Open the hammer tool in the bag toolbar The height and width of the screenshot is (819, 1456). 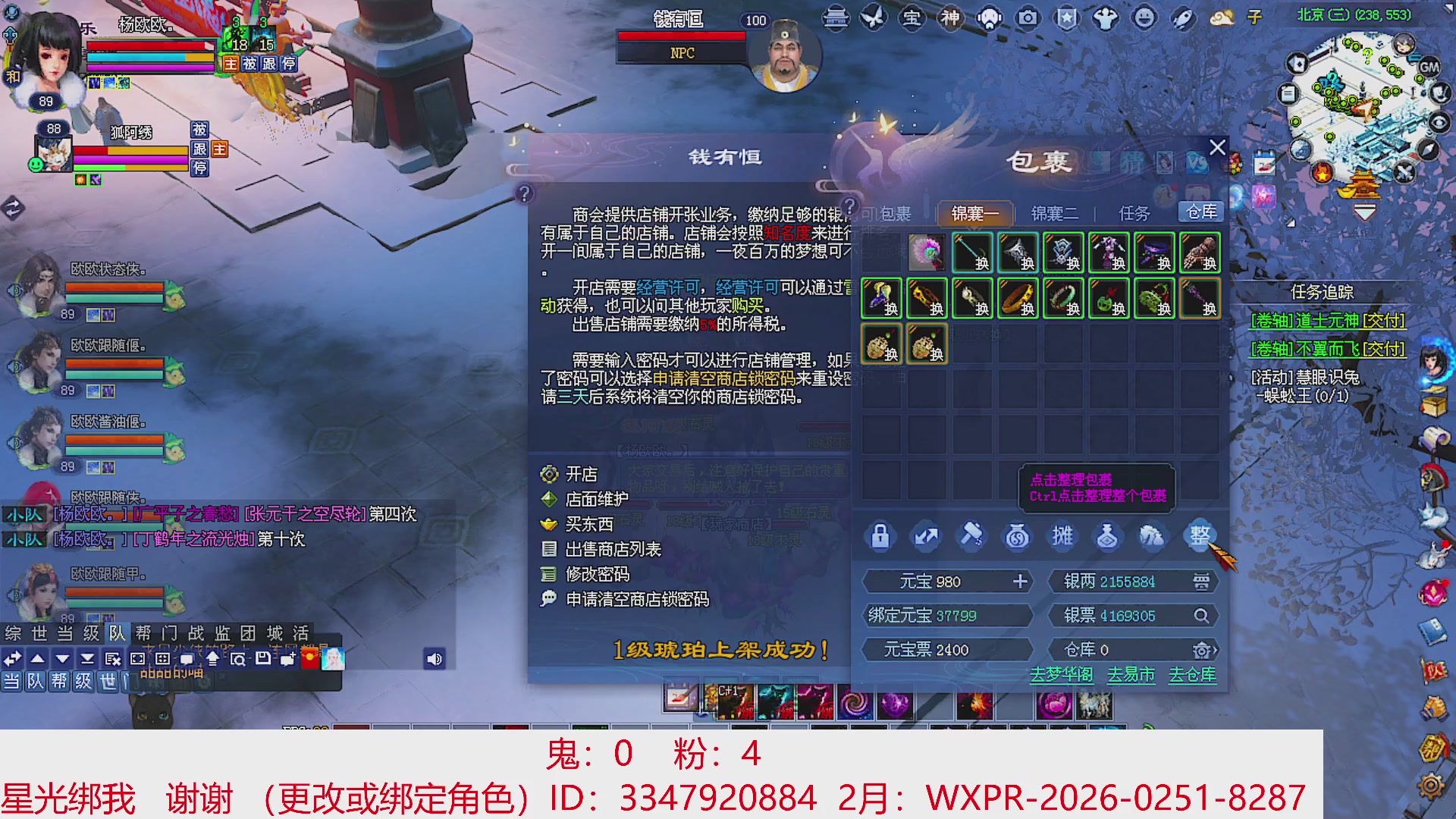click(x=971, y=536)
